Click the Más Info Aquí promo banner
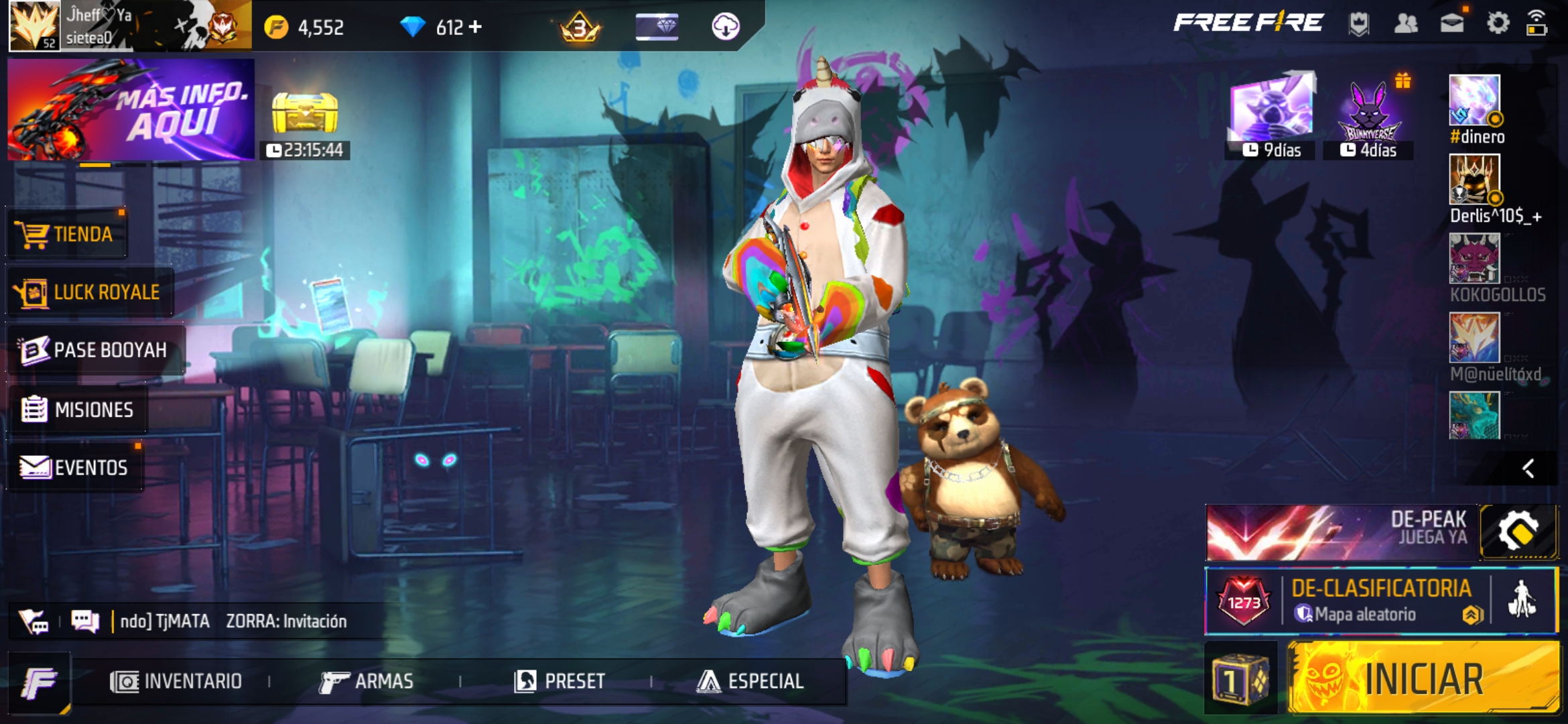1568x724 pixels. pyautogui.click(x=131, y=109)
